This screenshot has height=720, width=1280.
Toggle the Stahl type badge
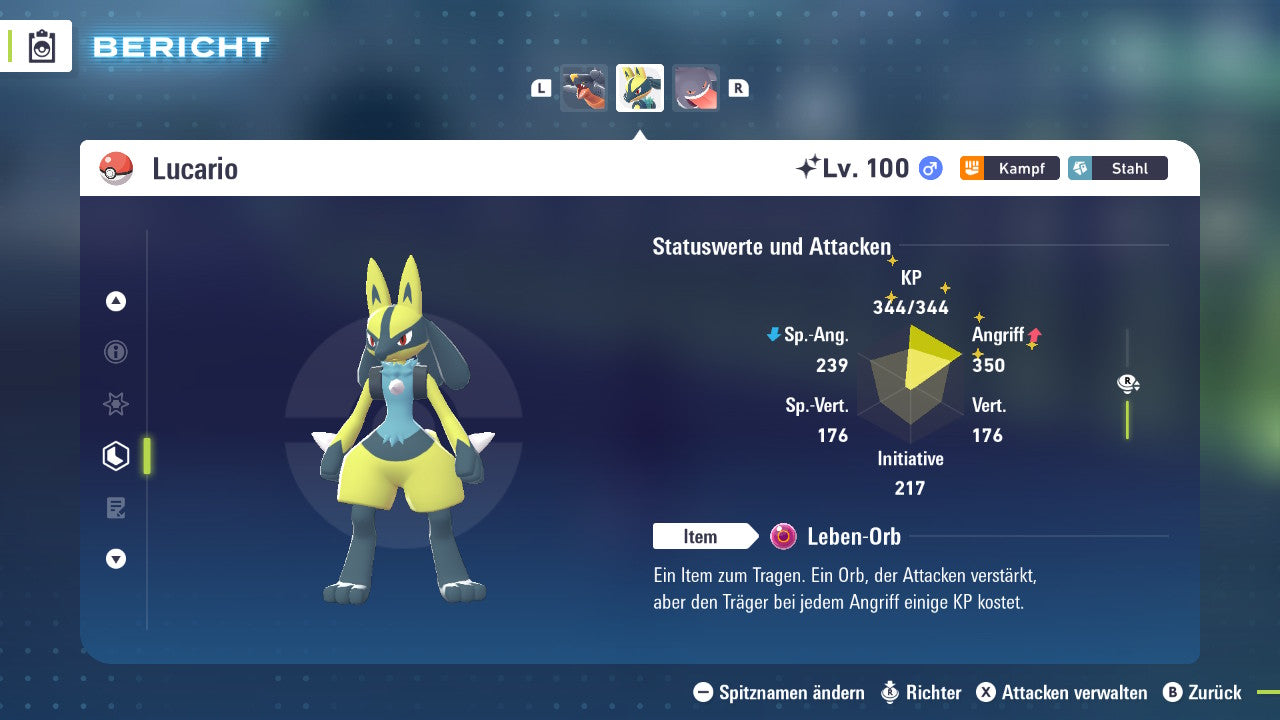[1118, 168]
